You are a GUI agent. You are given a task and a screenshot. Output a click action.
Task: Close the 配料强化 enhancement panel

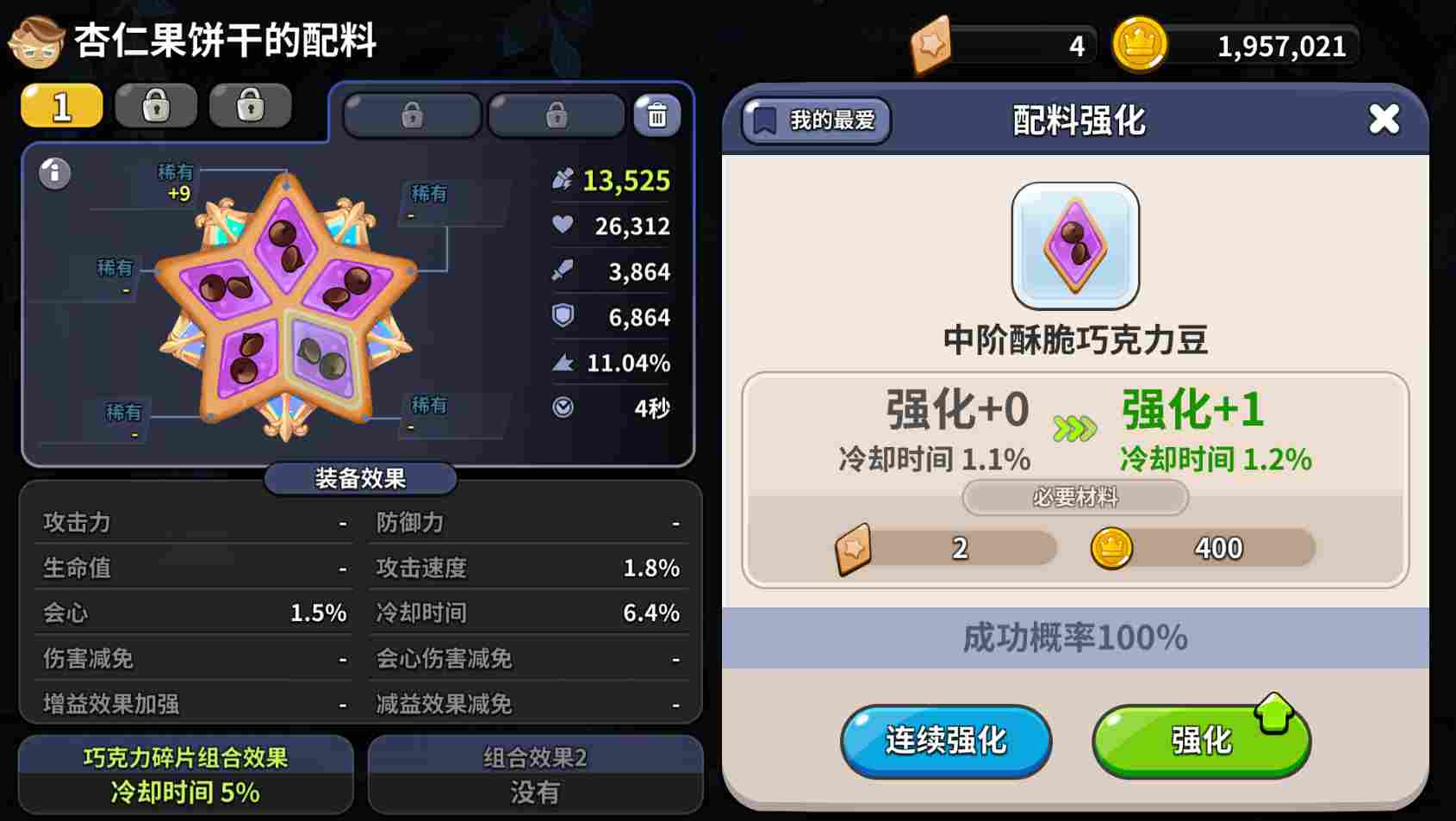click(1384, 121)
